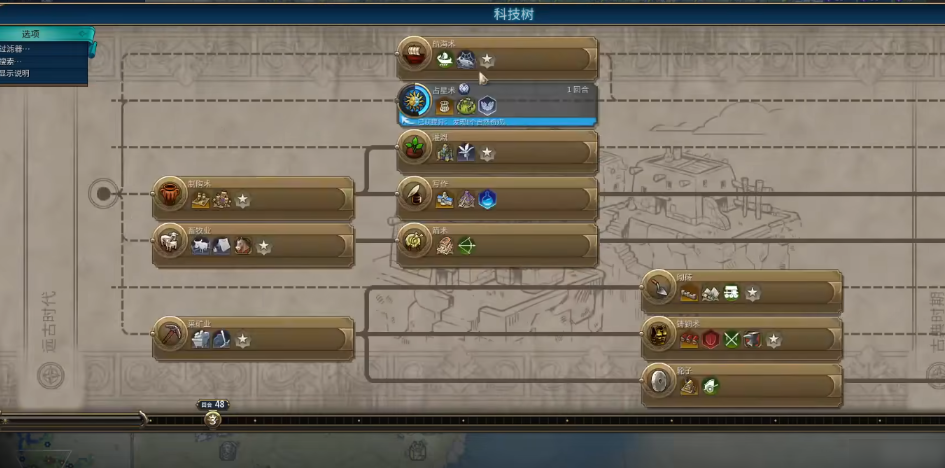Click the horse resource icon in 畜牧业
The image size is (945, 468).
(x=243, y=246)
